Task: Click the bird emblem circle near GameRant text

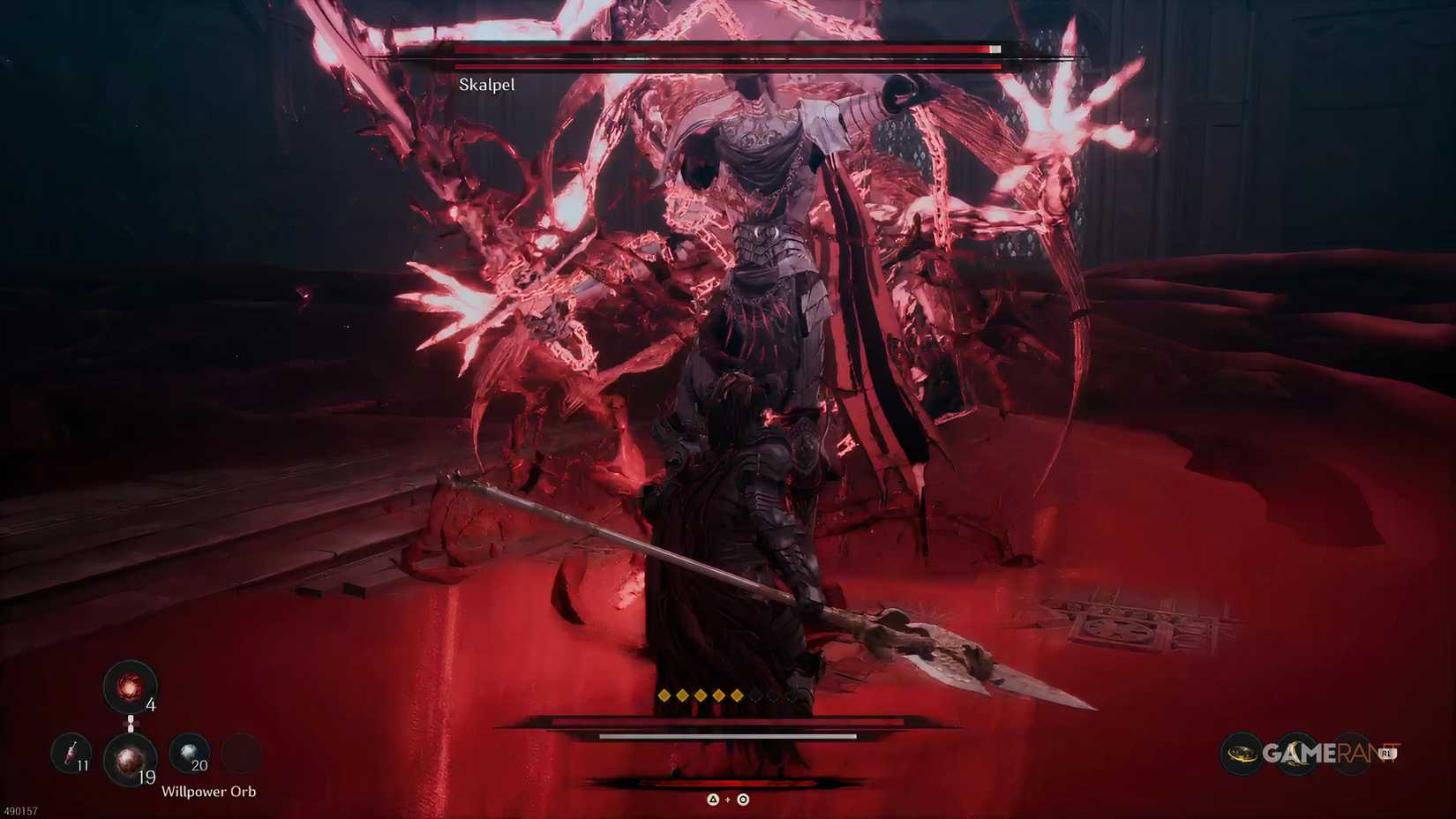Action: 1297,752
